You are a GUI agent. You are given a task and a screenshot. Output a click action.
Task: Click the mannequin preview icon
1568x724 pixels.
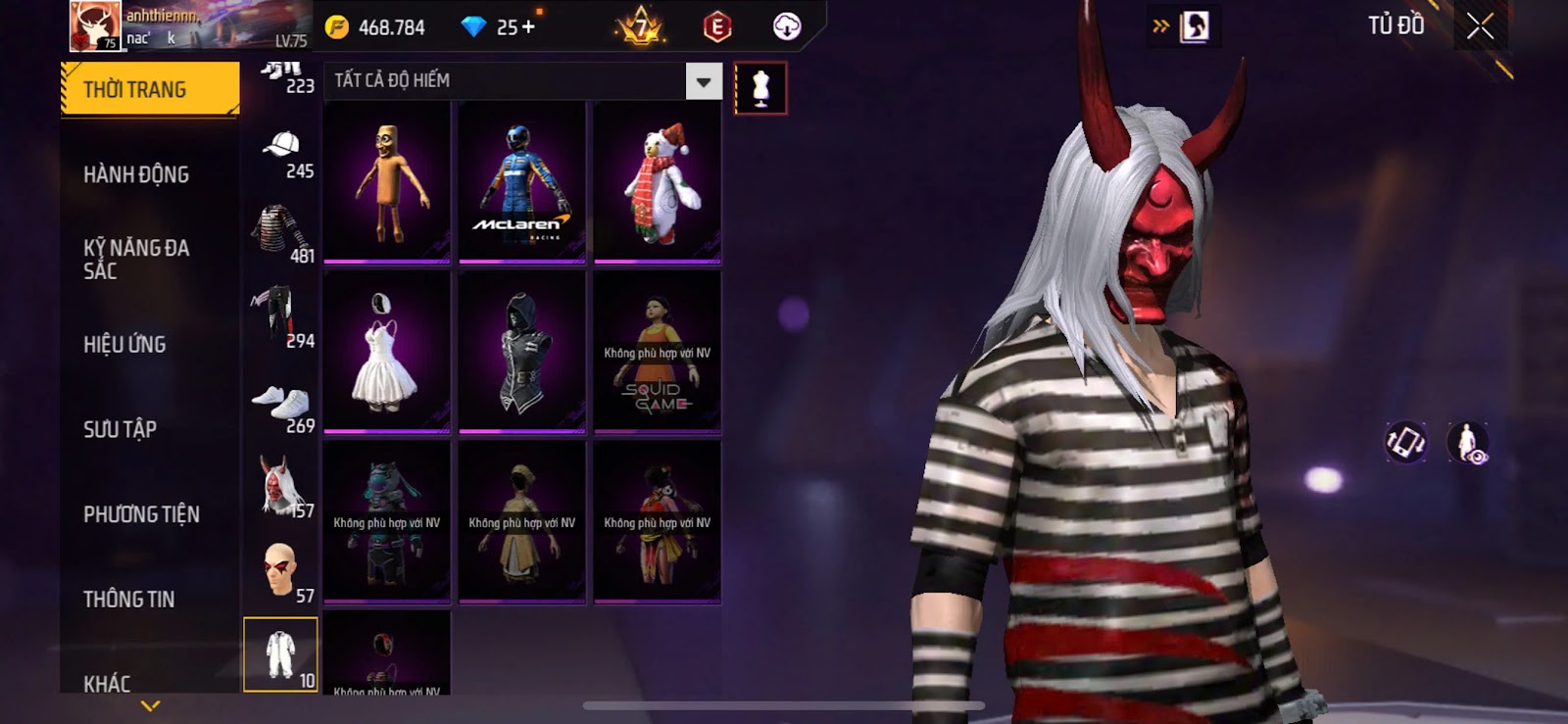760,88
